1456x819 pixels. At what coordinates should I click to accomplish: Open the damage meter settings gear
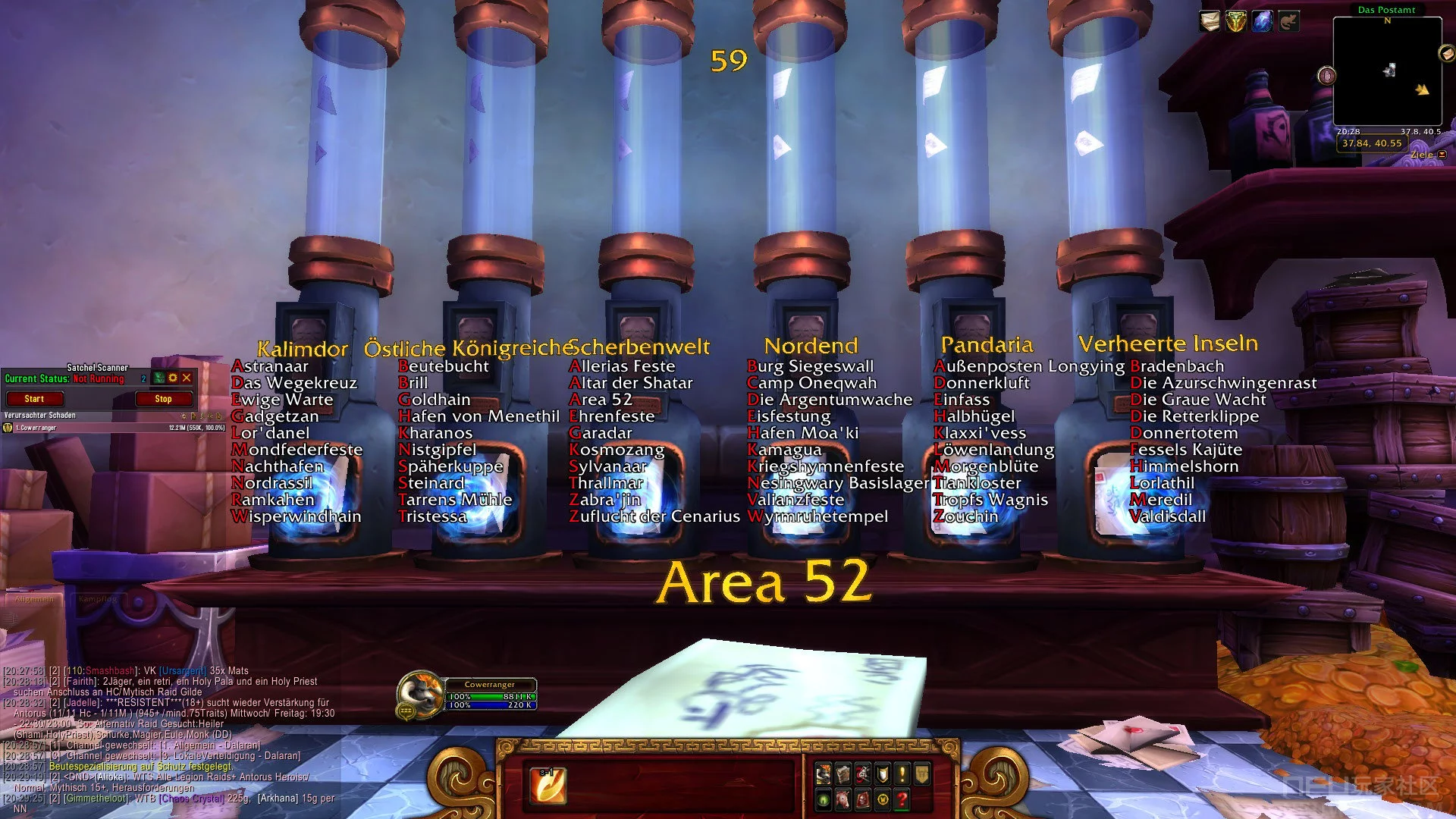point(184,416)
